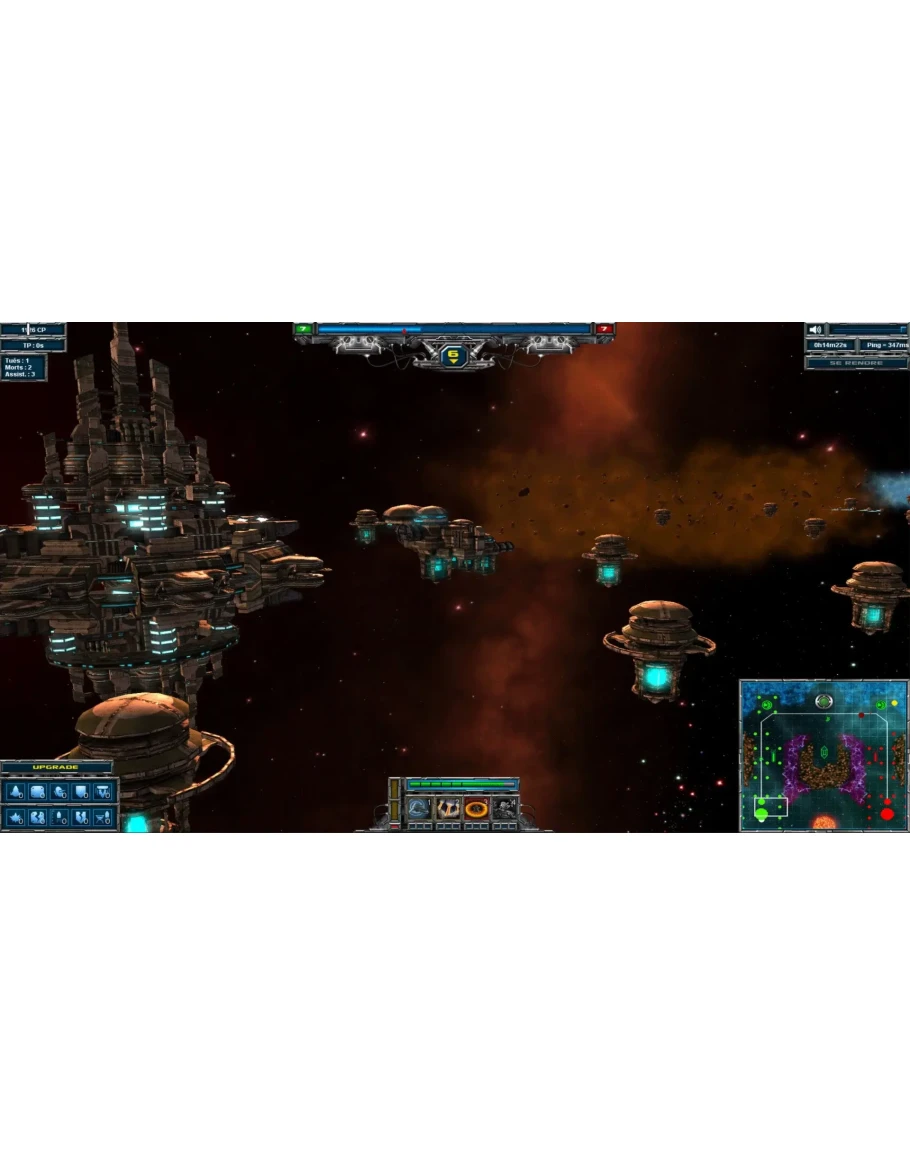Select the spiky burst upgrade icon
This screenshot has width=910, height=1155.
tap(15, 818)
